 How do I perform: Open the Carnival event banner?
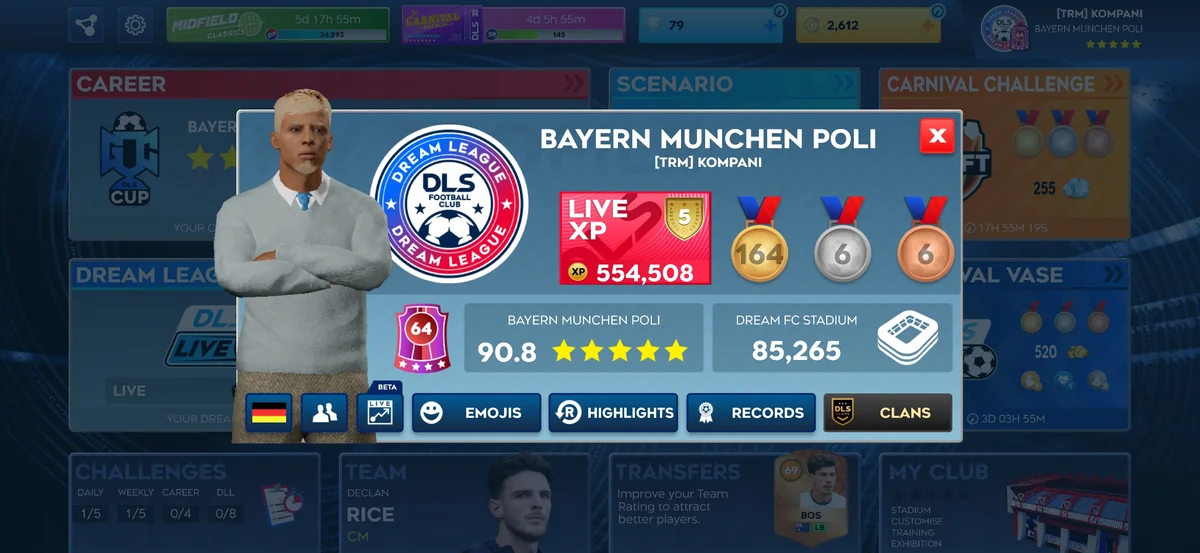(x=513, y=25)
